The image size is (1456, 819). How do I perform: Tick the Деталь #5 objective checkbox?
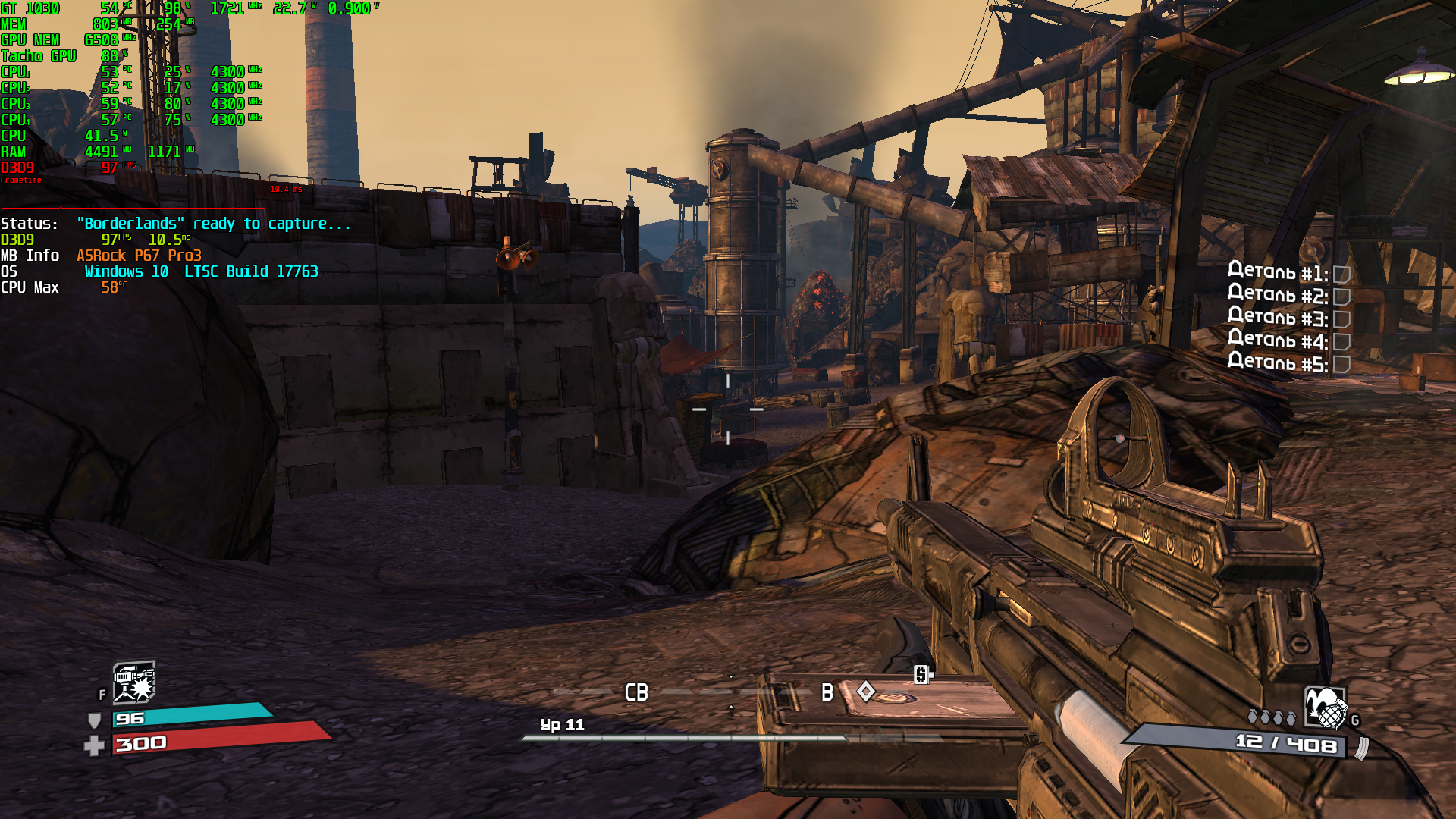pyautogui.click(x=1341, y=366)
